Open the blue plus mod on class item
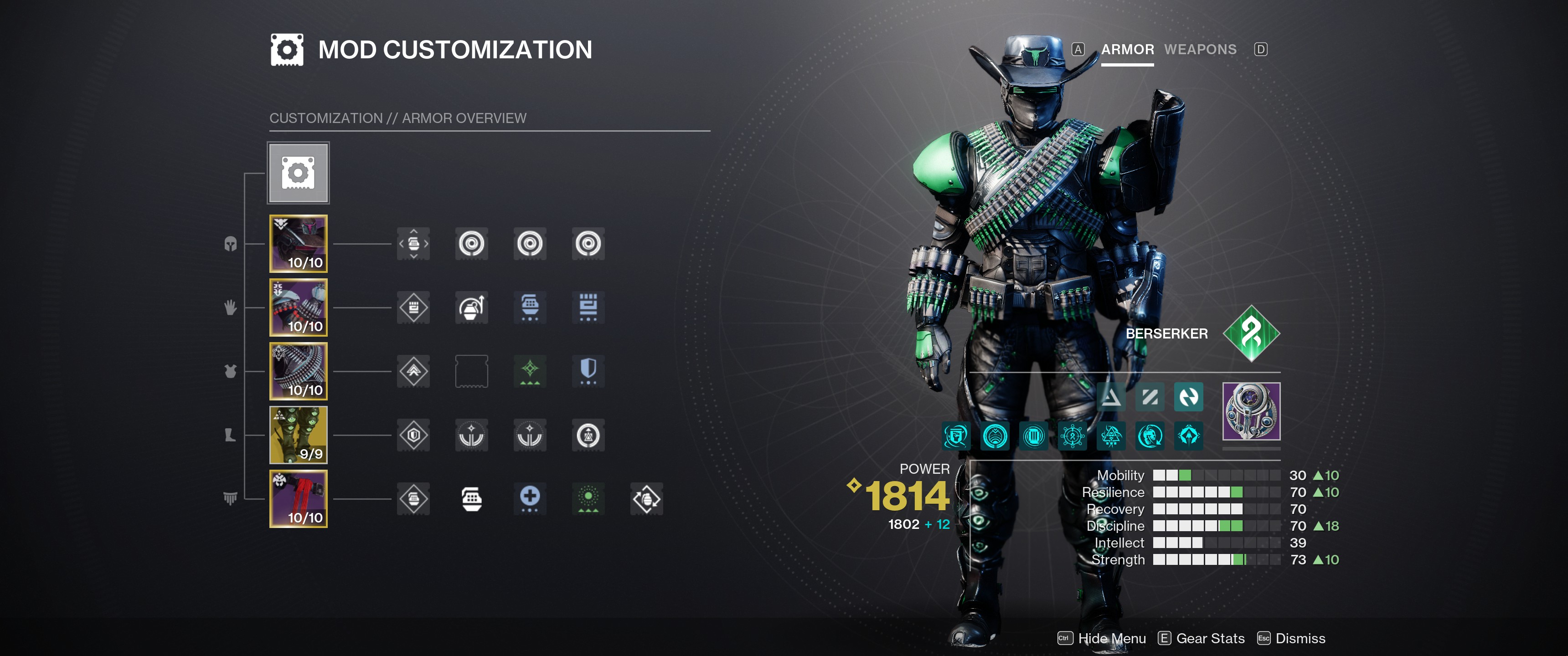The image size is (1568, 656). pos(530,499)
